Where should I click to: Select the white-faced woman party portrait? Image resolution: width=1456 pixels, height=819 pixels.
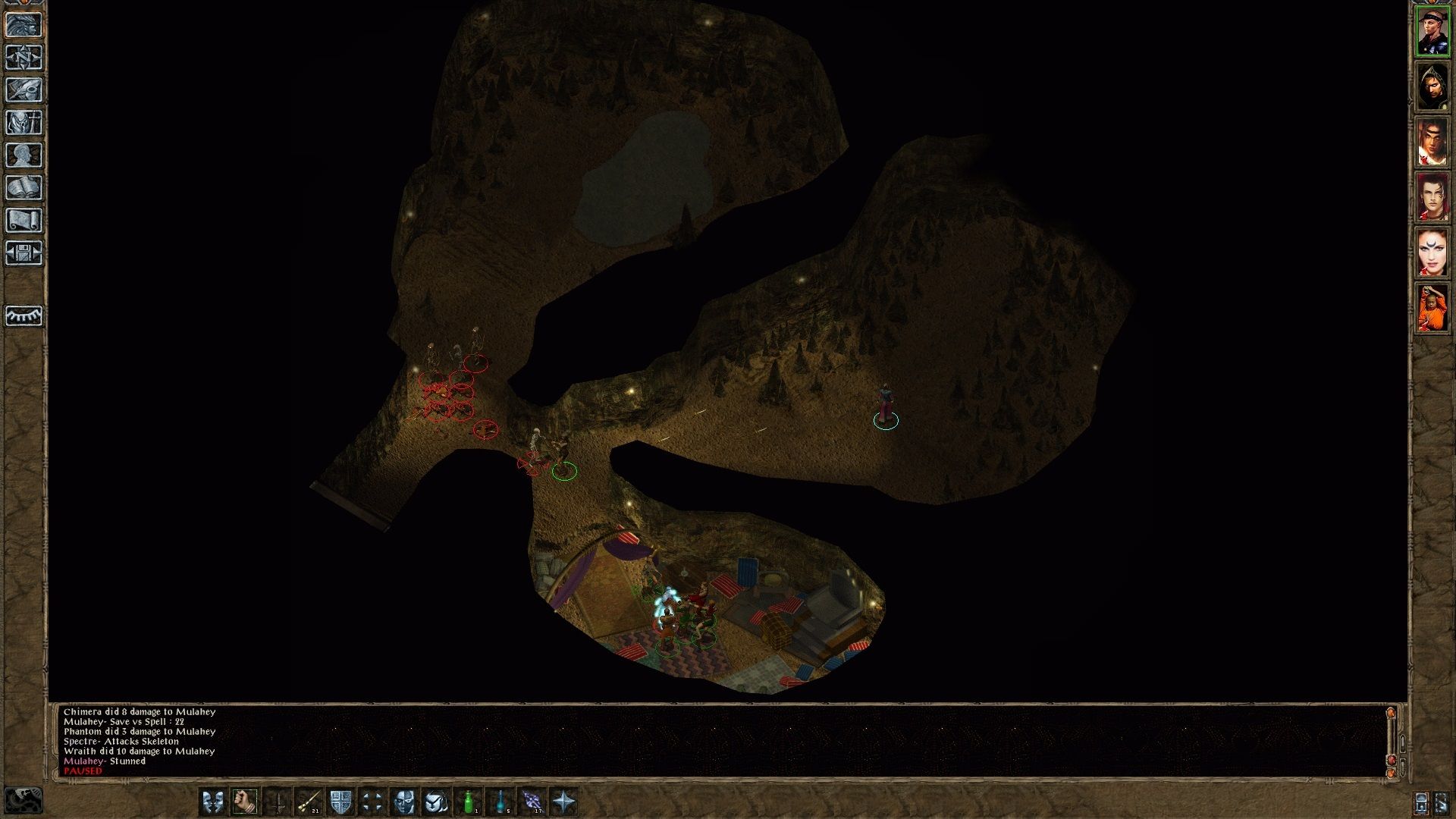[x=1432, y=253]
